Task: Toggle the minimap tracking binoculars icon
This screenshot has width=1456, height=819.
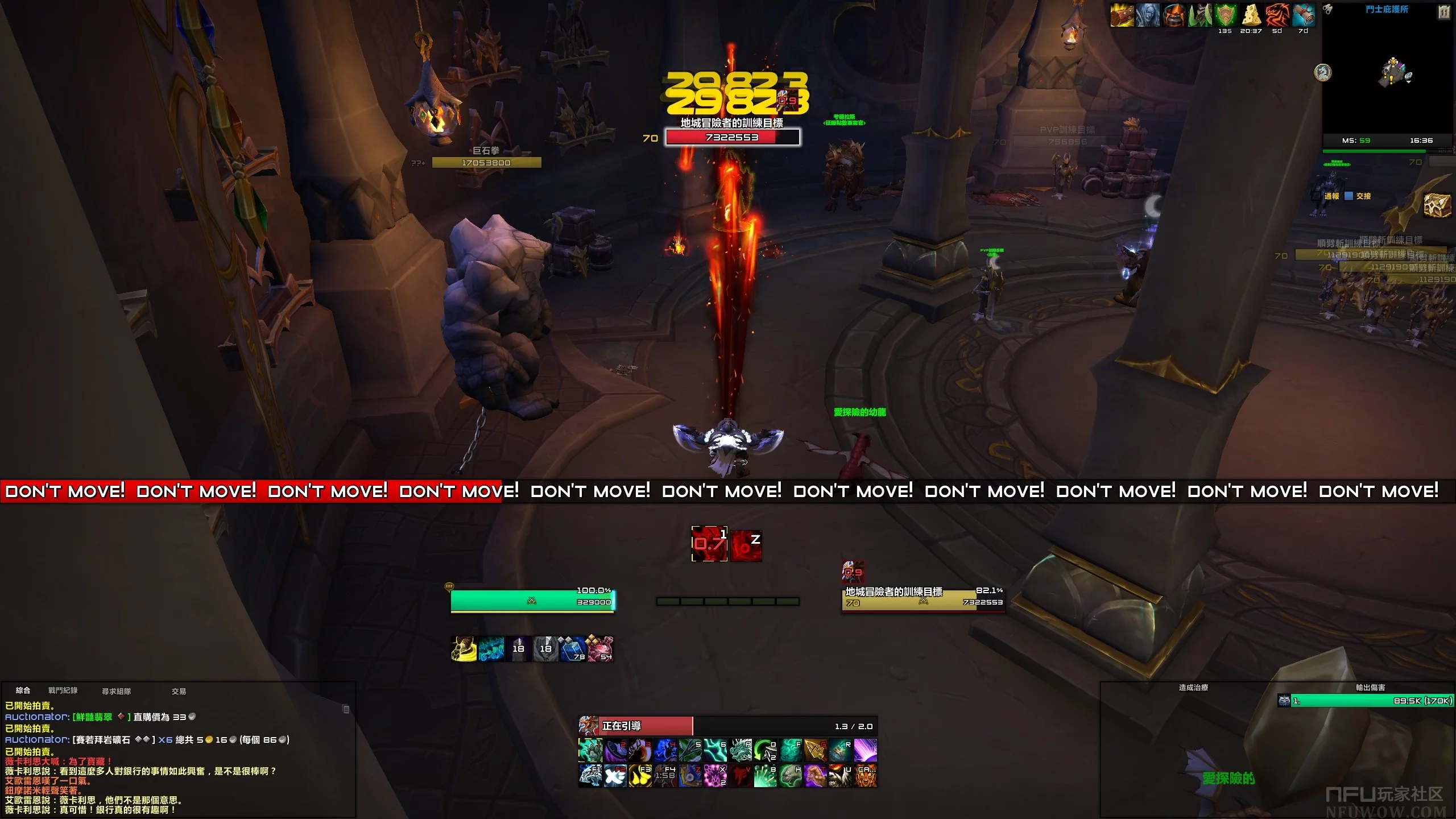Action: pos(1327,9)
